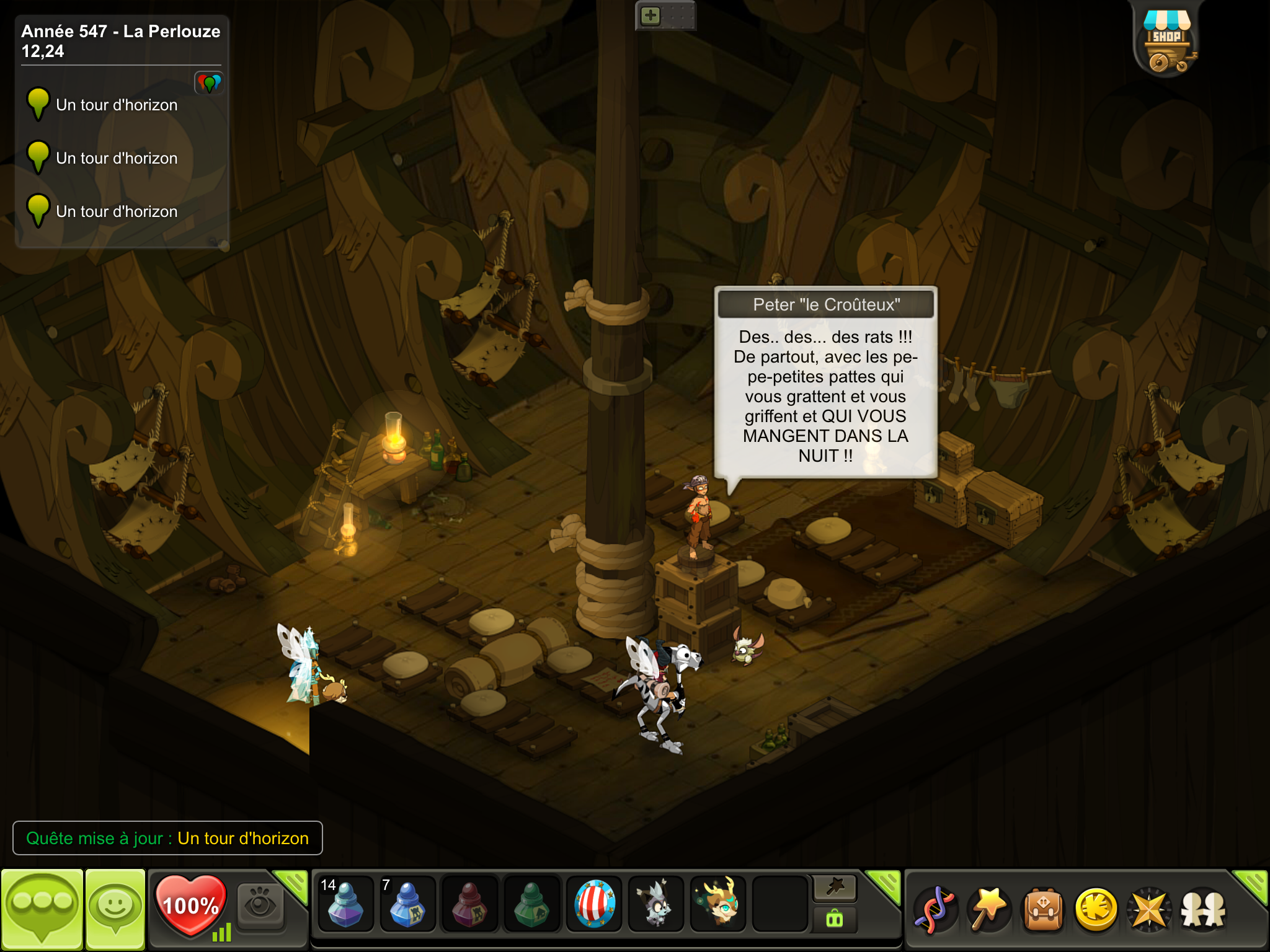Select the dark red tower potion

click(x=469, y=904)
